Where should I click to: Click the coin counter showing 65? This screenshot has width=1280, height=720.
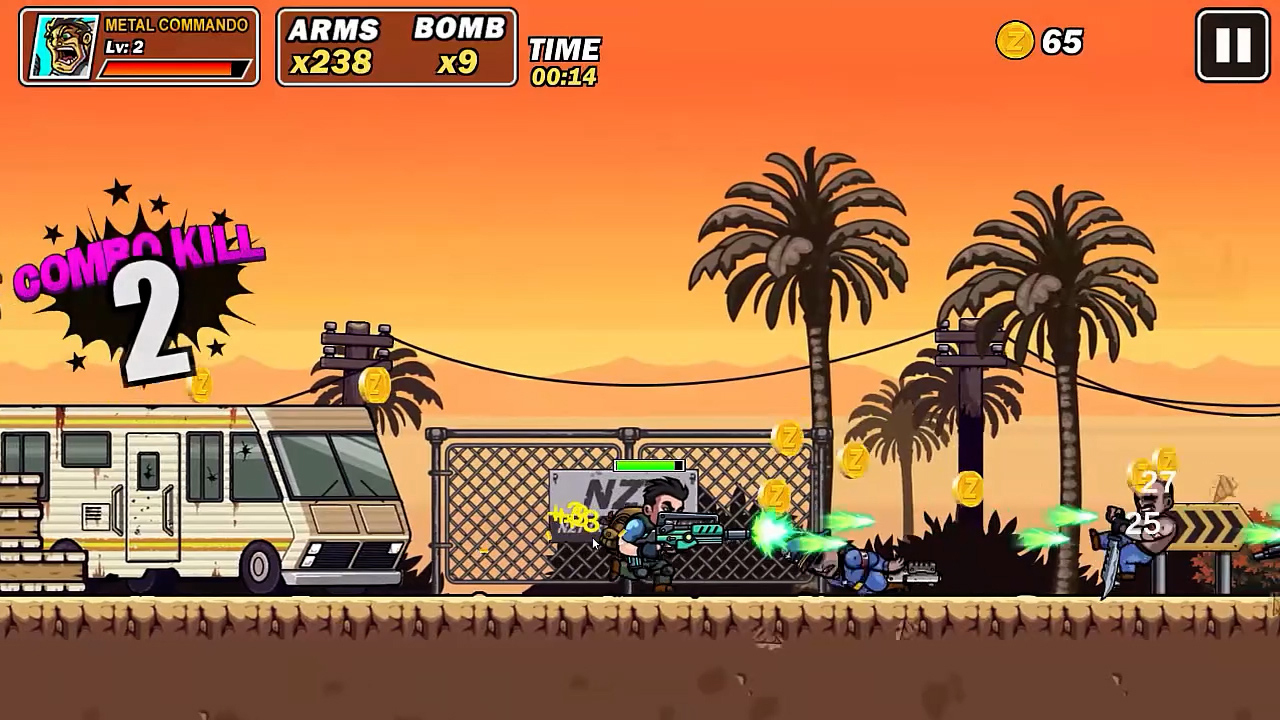point(1062,43)
